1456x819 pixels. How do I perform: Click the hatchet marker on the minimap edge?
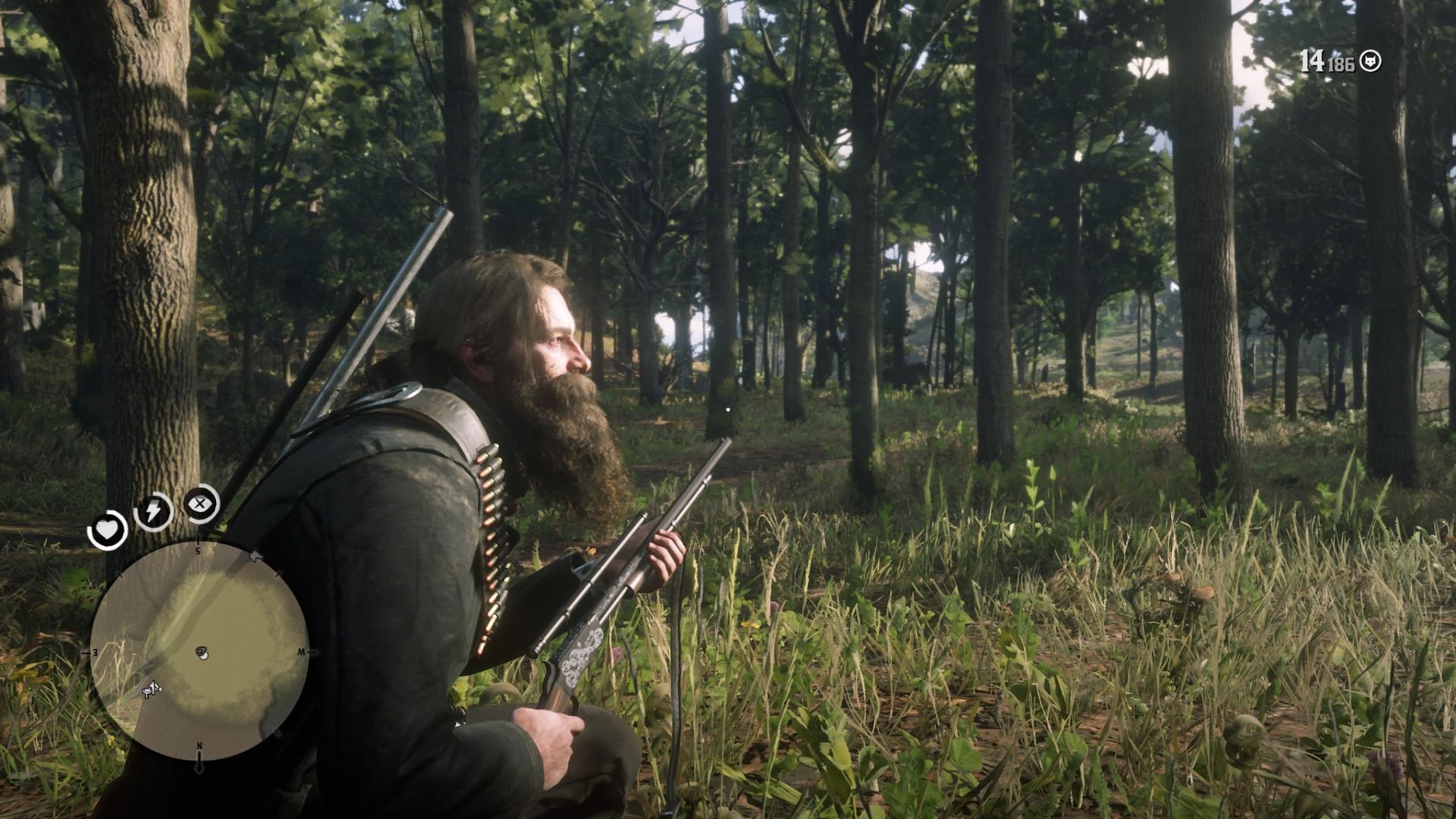click(256, 557)
